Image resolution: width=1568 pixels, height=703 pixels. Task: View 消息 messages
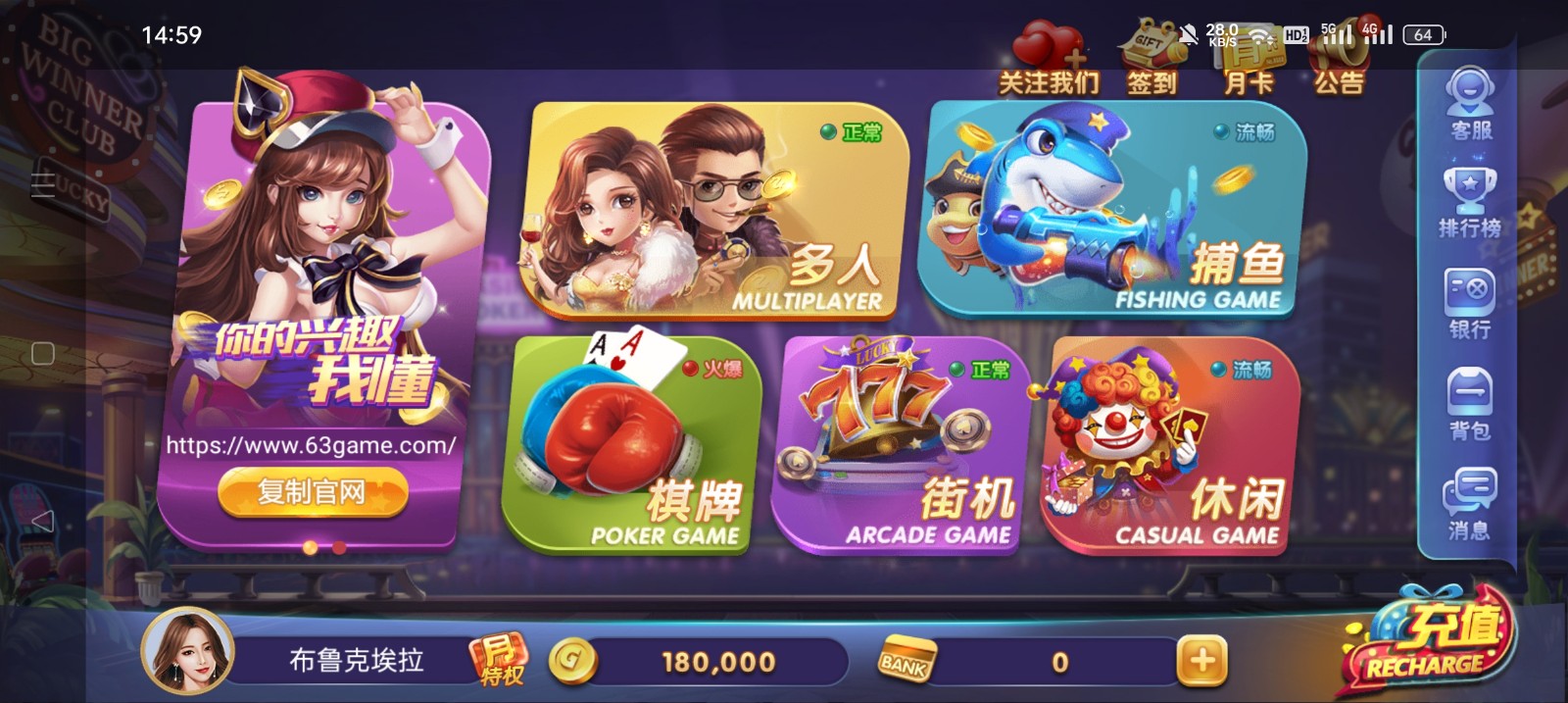click(1470, 504)
